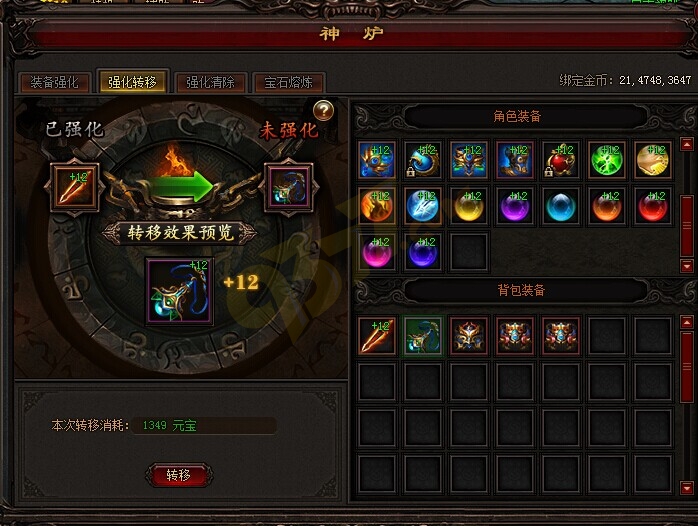Select the red gem amulet with lock
The width and height of the screenshot is (698, 526).
(x=561, y=160)
